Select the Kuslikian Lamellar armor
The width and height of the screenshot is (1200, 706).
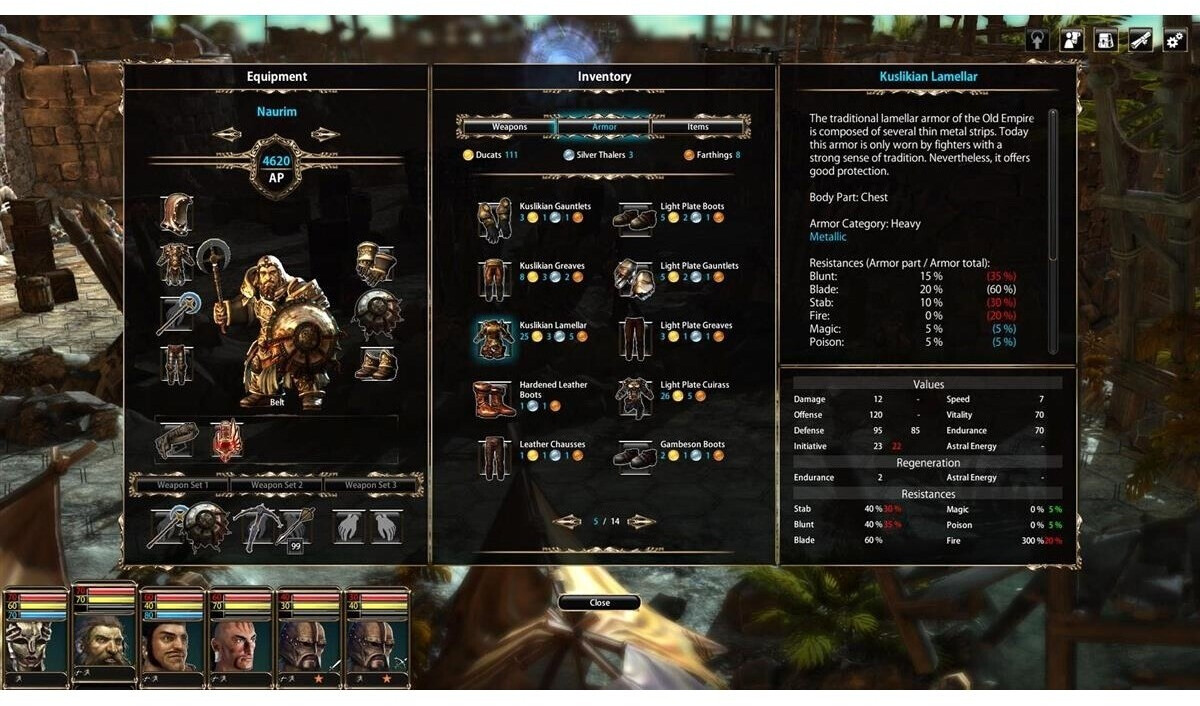pos(493,338)
